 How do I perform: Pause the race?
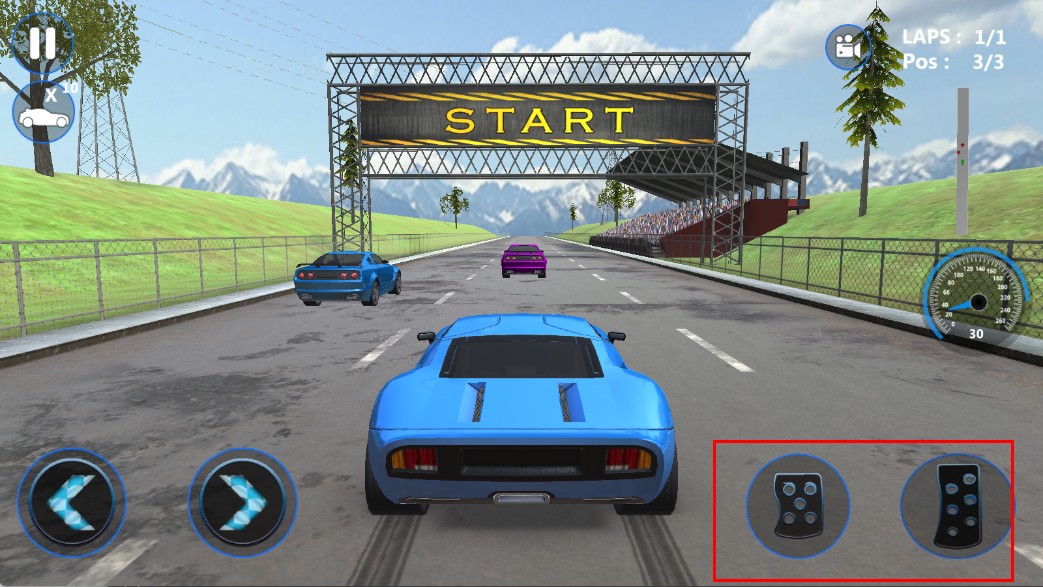tap(42, 42)
